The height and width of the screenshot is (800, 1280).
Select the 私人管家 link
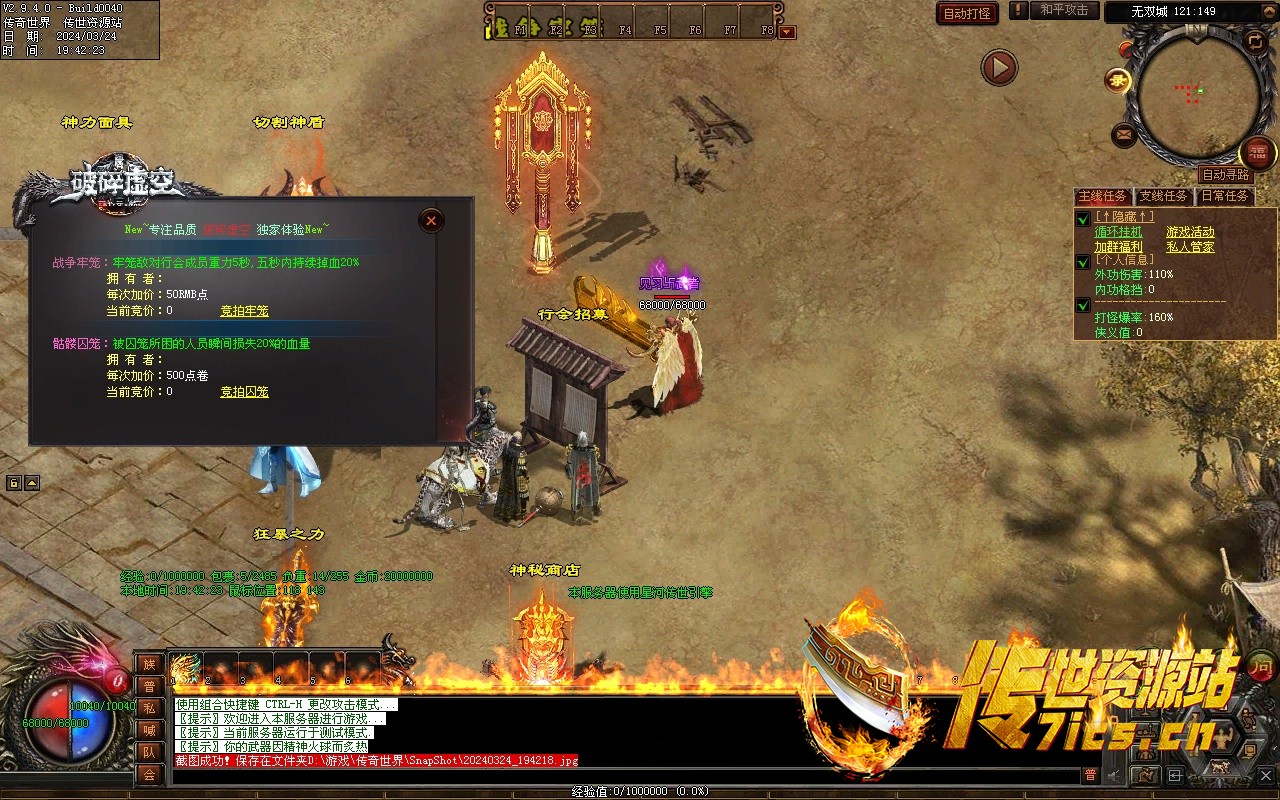coord(1190,247)
